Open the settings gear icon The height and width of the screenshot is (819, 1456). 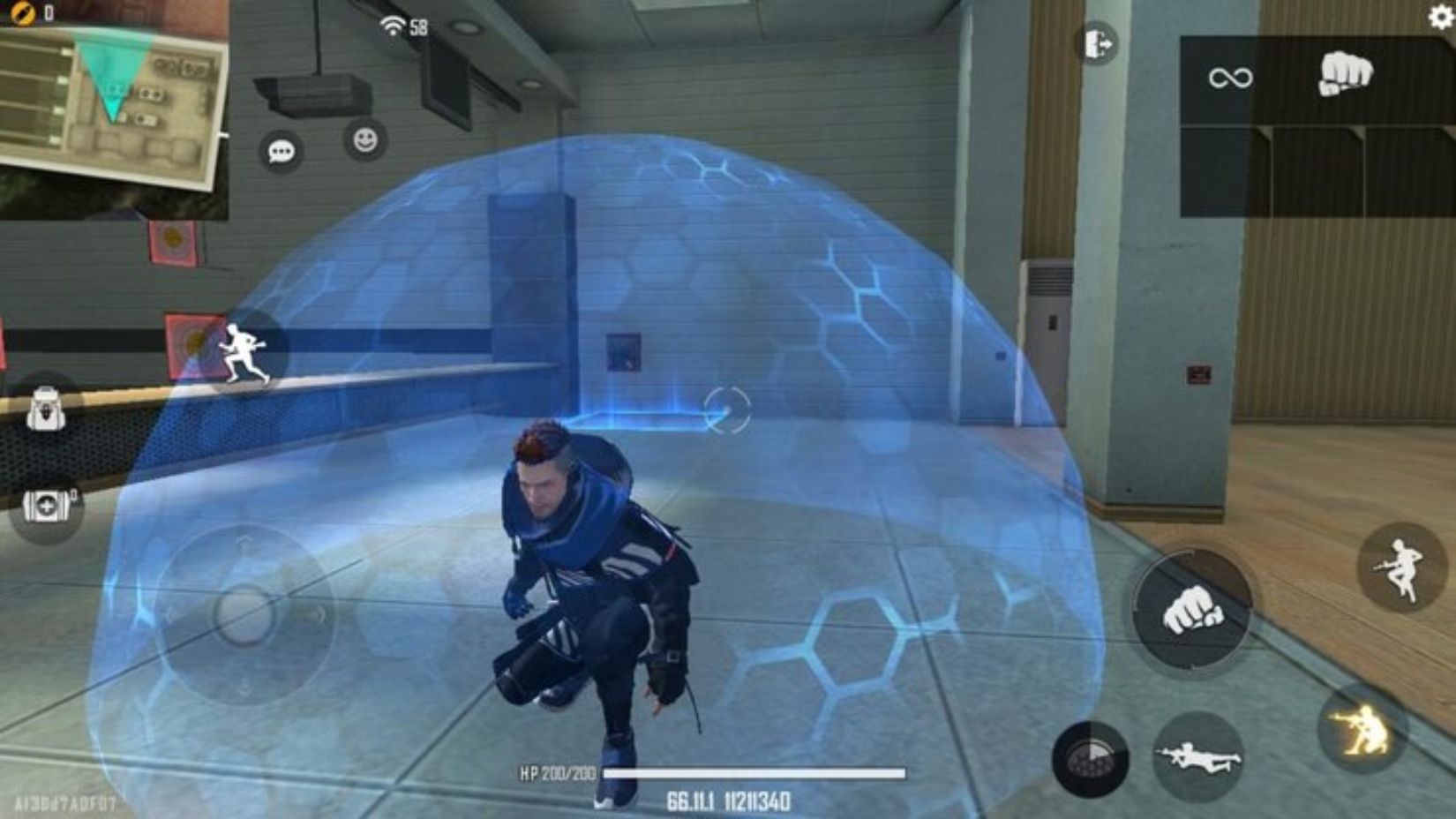click(1440, 17)
